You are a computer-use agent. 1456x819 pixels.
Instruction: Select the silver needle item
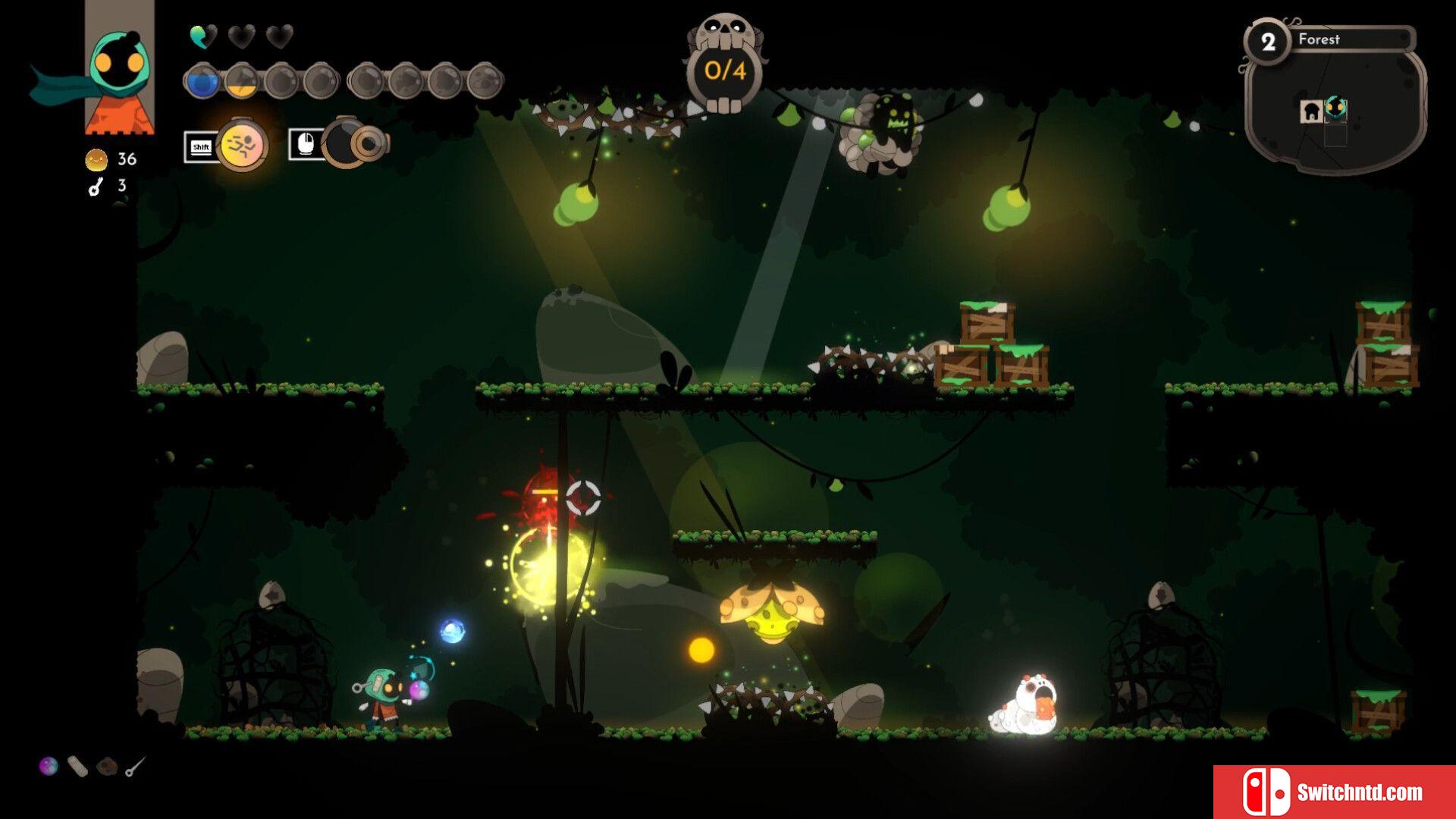(135, 767)
